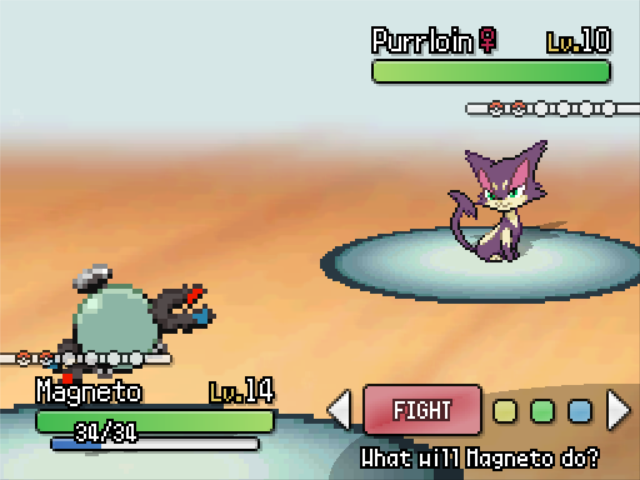The width and height of the screenshot is (640, 480).
Task: Click the right arrow of command menu
Action: click(x=619, y=410)
